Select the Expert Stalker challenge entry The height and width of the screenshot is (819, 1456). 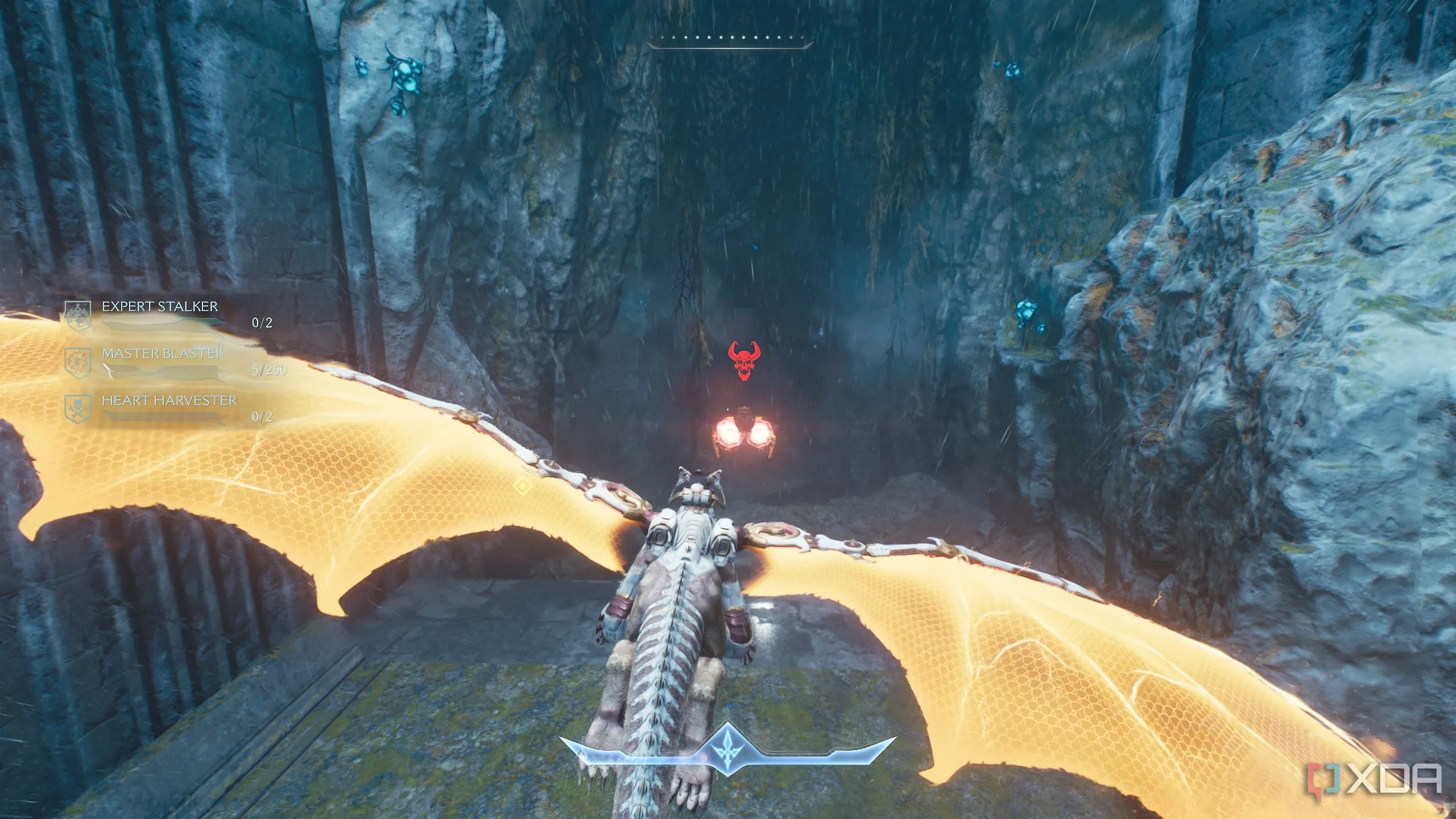coord(160,307)
